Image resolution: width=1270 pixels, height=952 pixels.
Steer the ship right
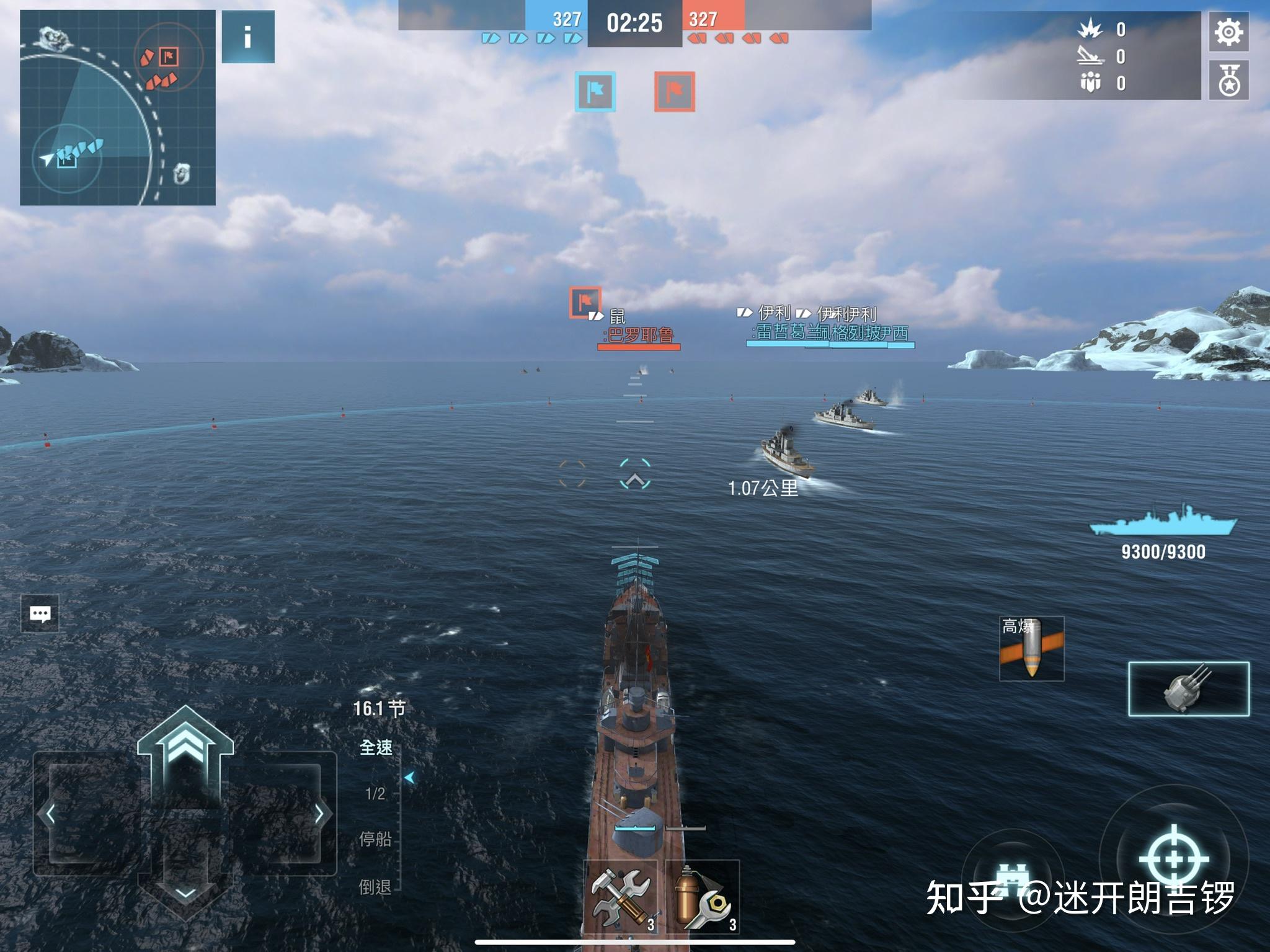pyautogui.click(x=319, y=814)
